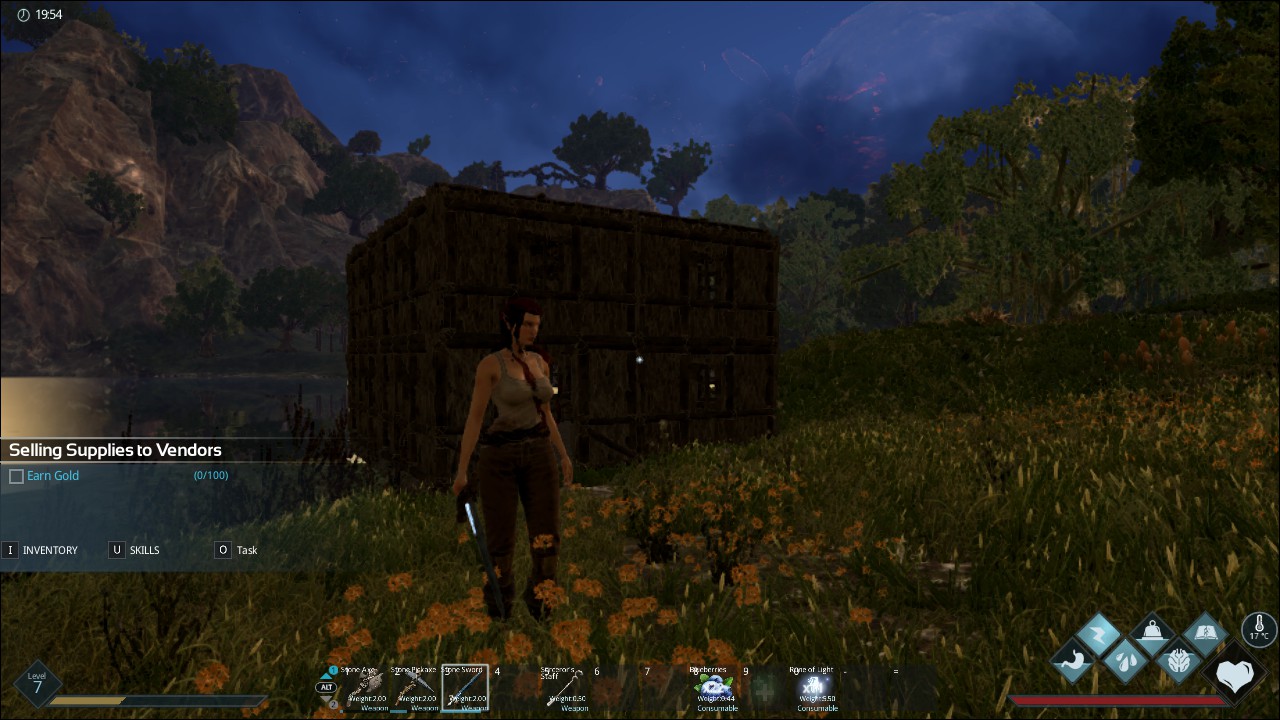Image resolution: width=1280 pixels, height=720 pixels.
Task: Click the lightning bolt stamina icon
Action: coord(1099,635)
